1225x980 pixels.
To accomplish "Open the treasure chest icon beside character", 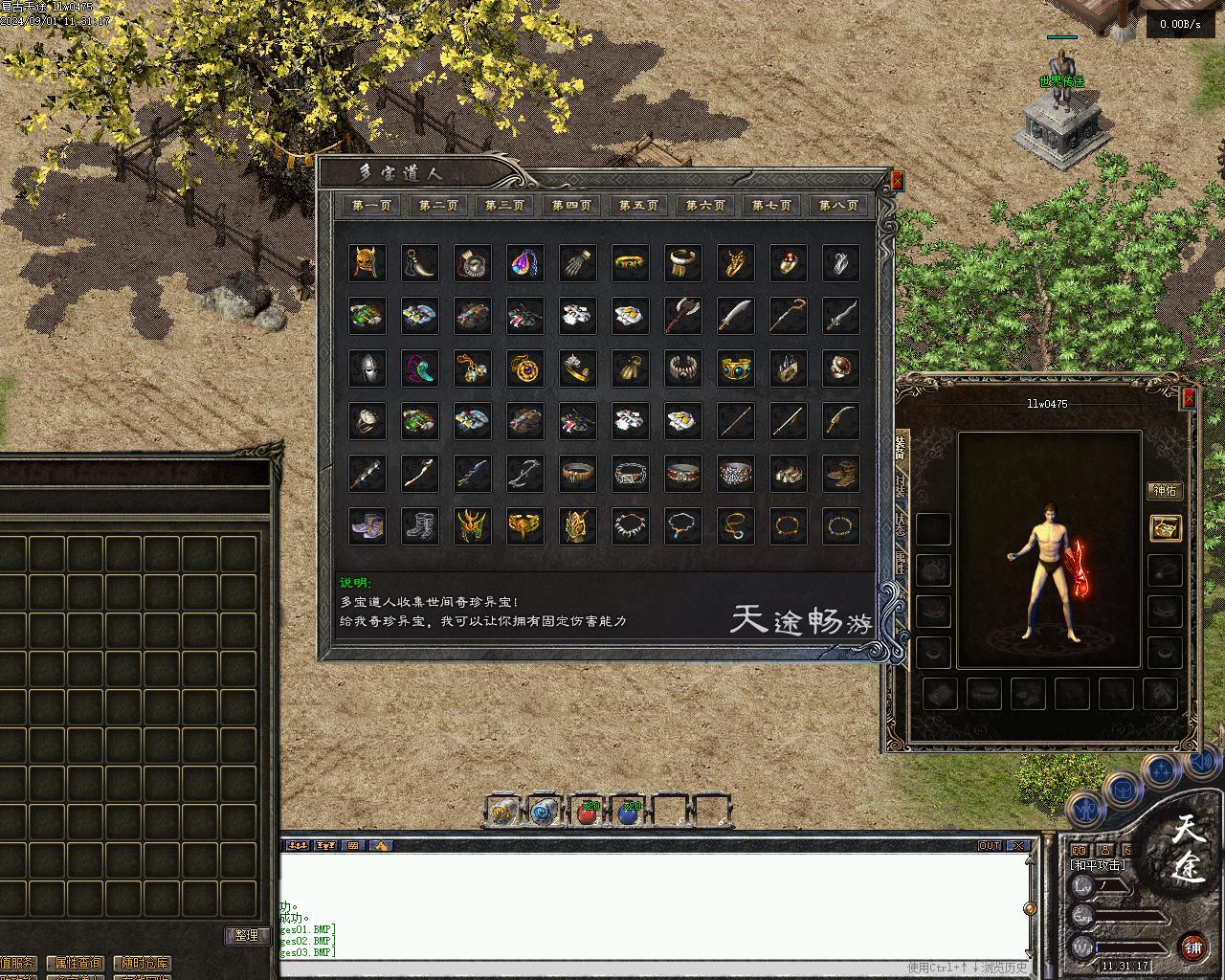I will point(1165,527).
